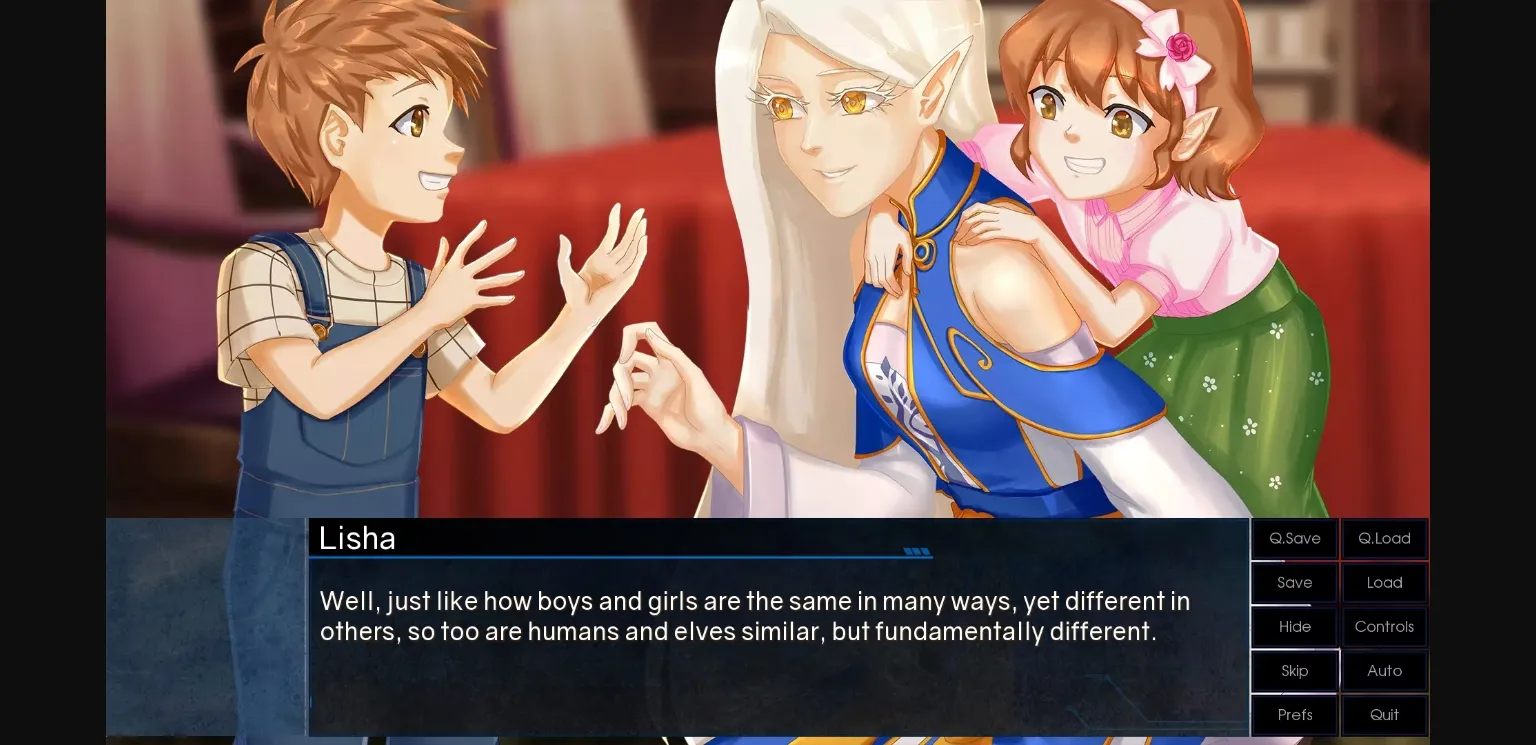Open the Prefs preferences screen
1536x745 pixels.
[x=1294, y=714]
